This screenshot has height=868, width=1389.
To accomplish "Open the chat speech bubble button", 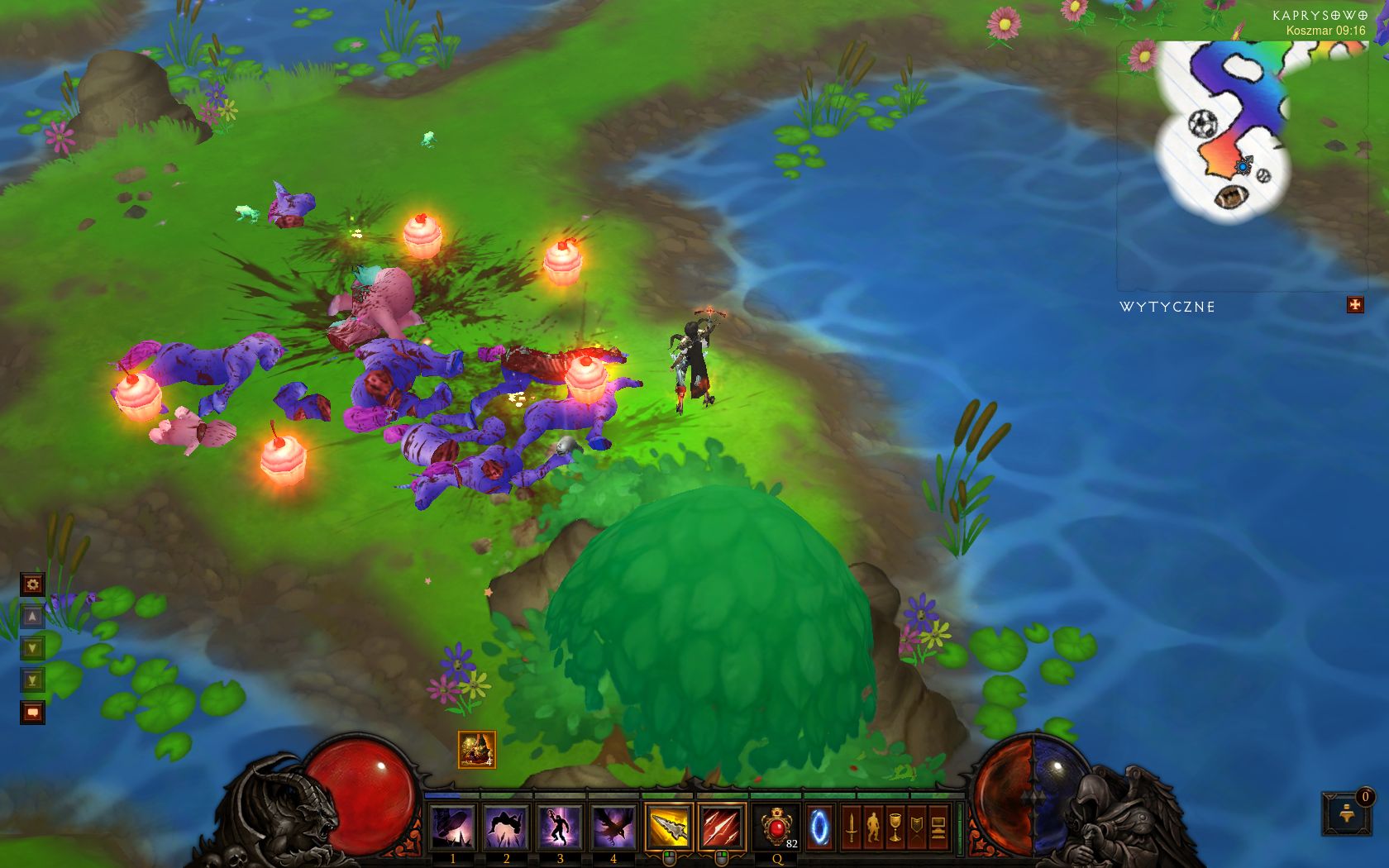I will tap(32, 712).
